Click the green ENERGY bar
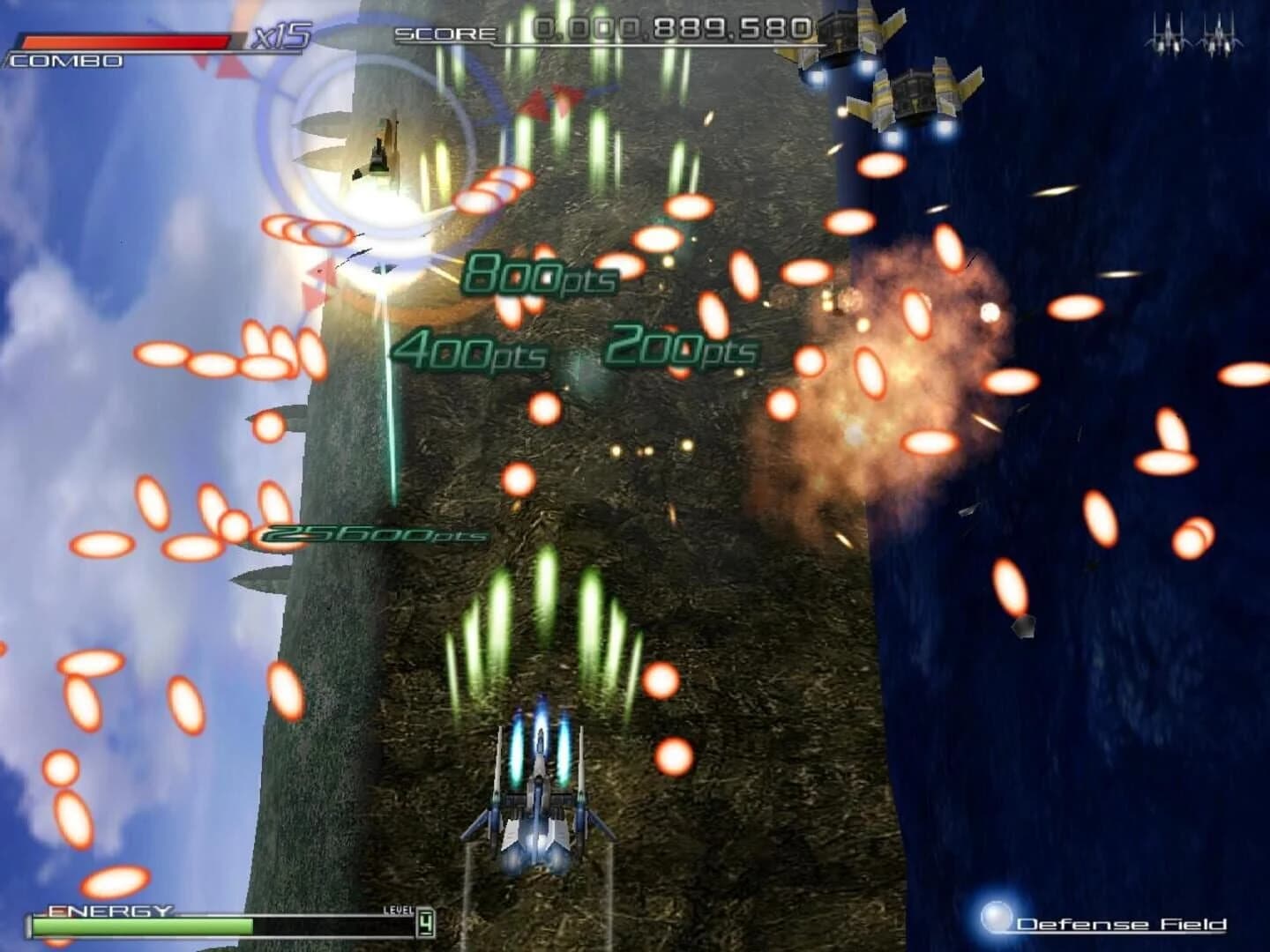This screenshot has width=1270, height=952. point(141,928)
